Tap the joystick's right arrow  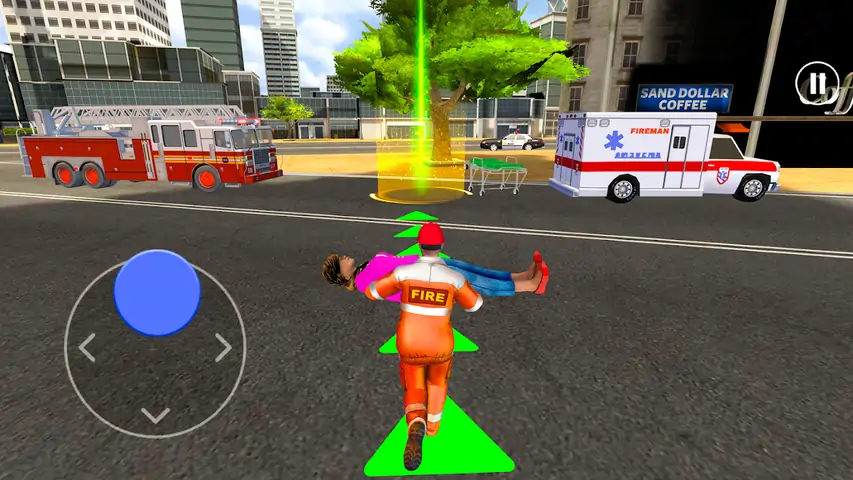[x=223, y=348]
